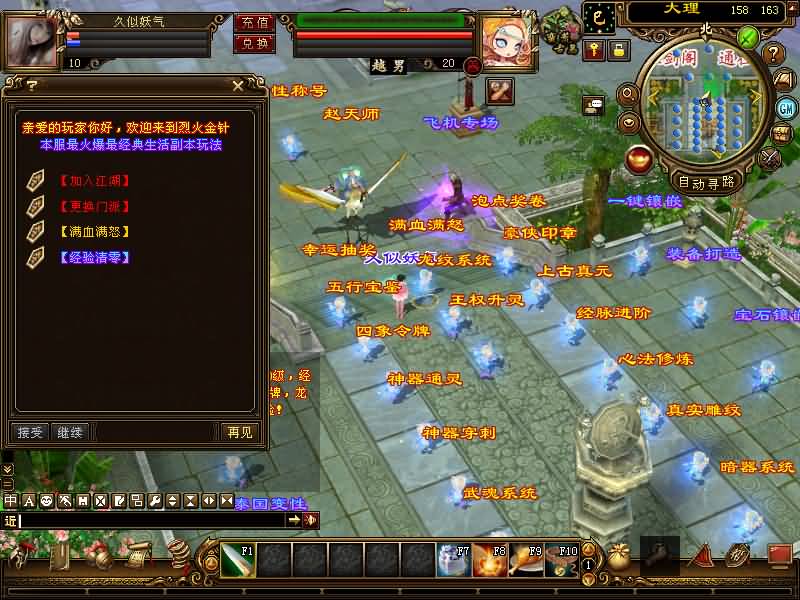This screenshot has width=800, height=600.
Task: Activate the F1 green blade skill
Action: (x=237, y=561)
